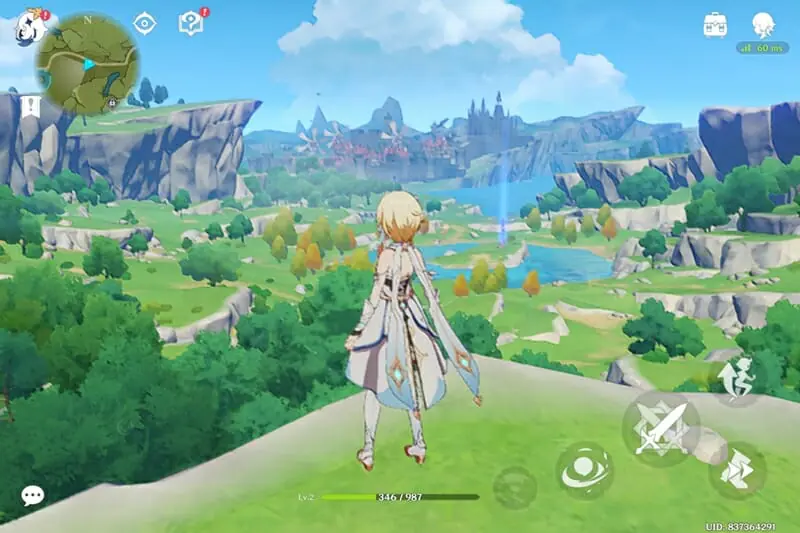Trigger the dimmed elemental burst button
800x533 pixels.
[x=514, y=487]
